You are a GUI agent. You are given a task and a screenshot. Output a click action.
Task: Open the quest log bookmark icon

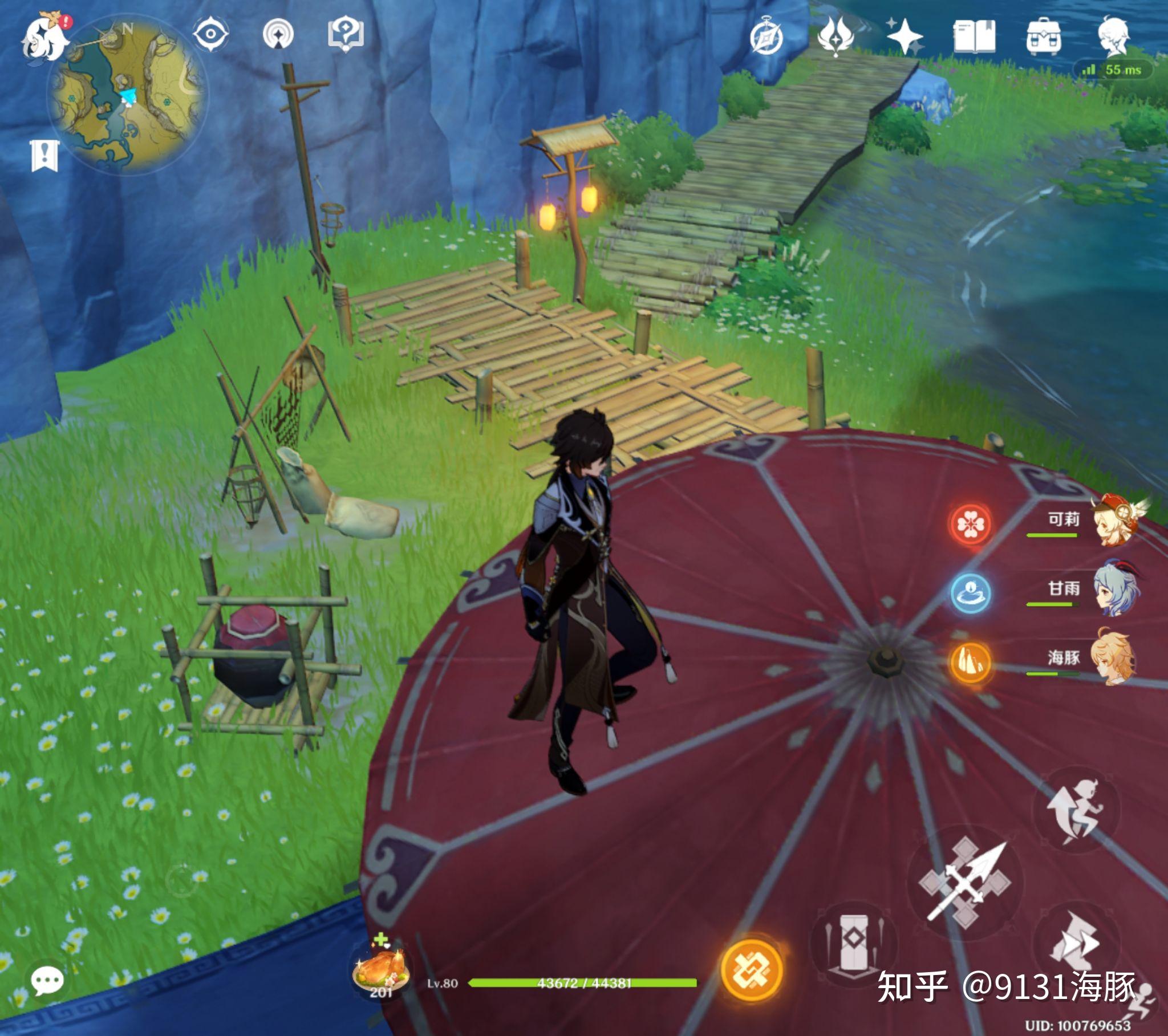44,155
